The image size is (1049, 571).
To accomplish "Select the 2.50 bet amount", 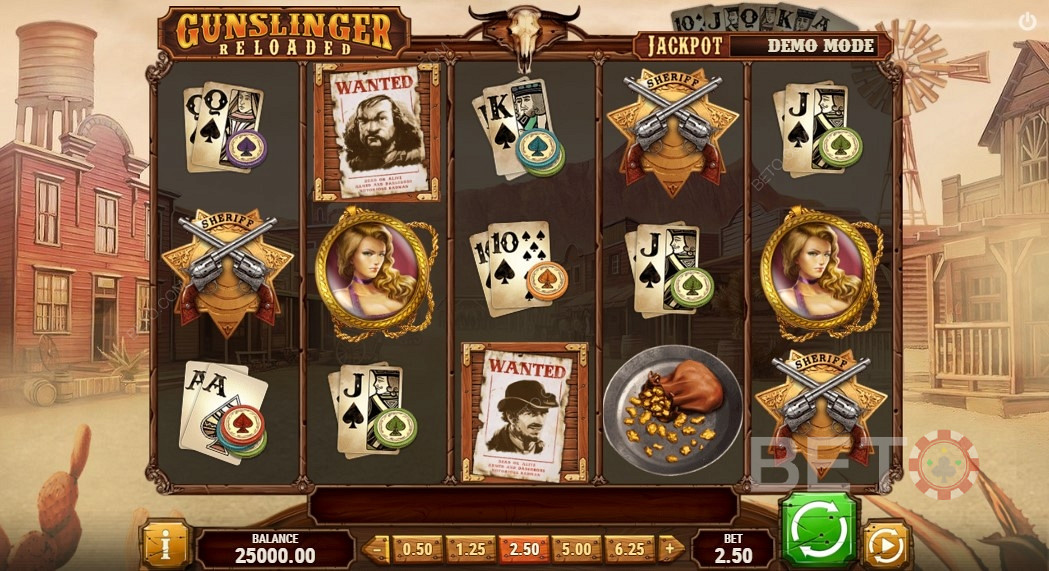I will coord(524,549).
